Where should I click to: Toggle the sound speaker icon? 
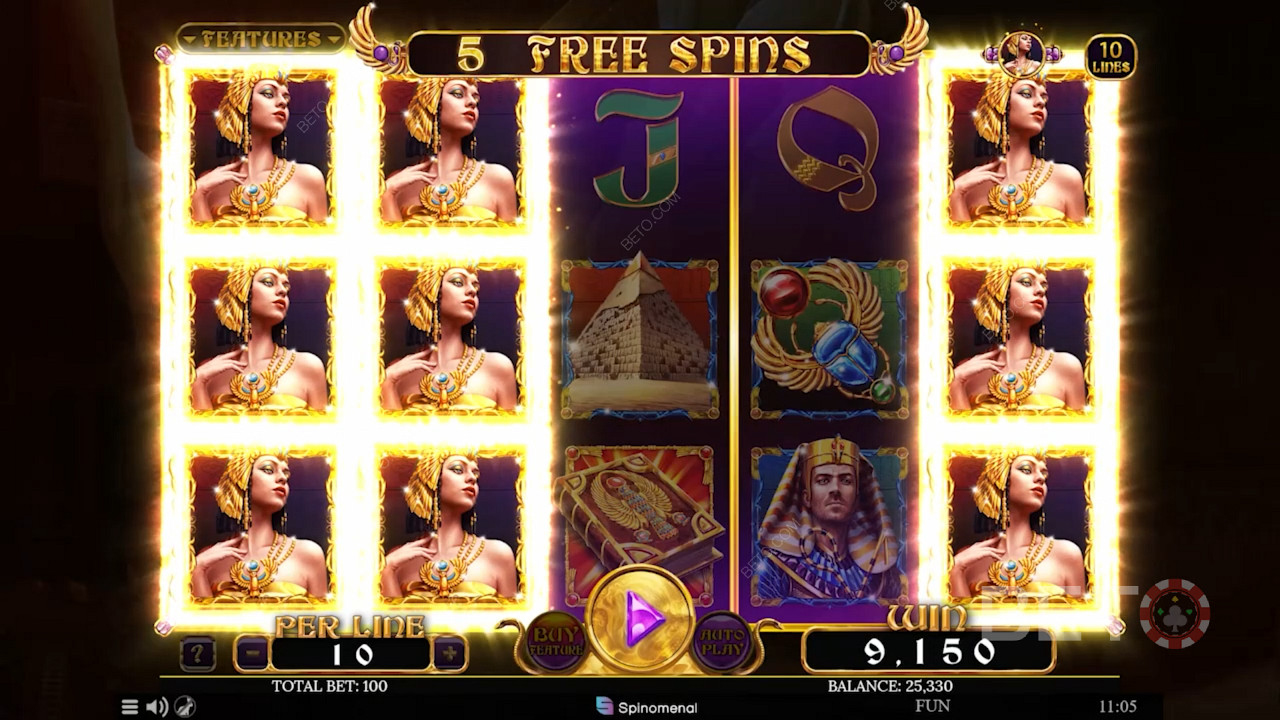tap(157, 707)
